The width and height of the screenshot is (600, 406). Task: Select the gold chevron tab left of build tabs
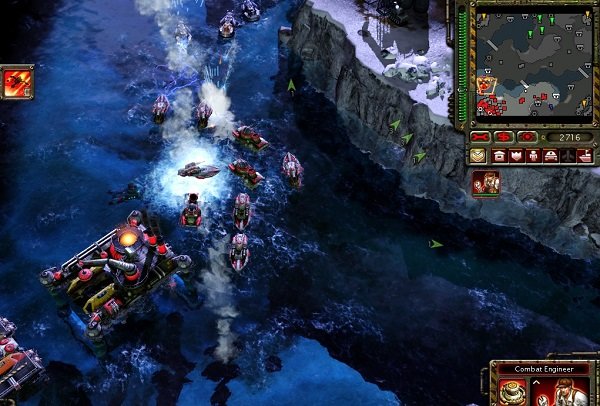[477, 155]
